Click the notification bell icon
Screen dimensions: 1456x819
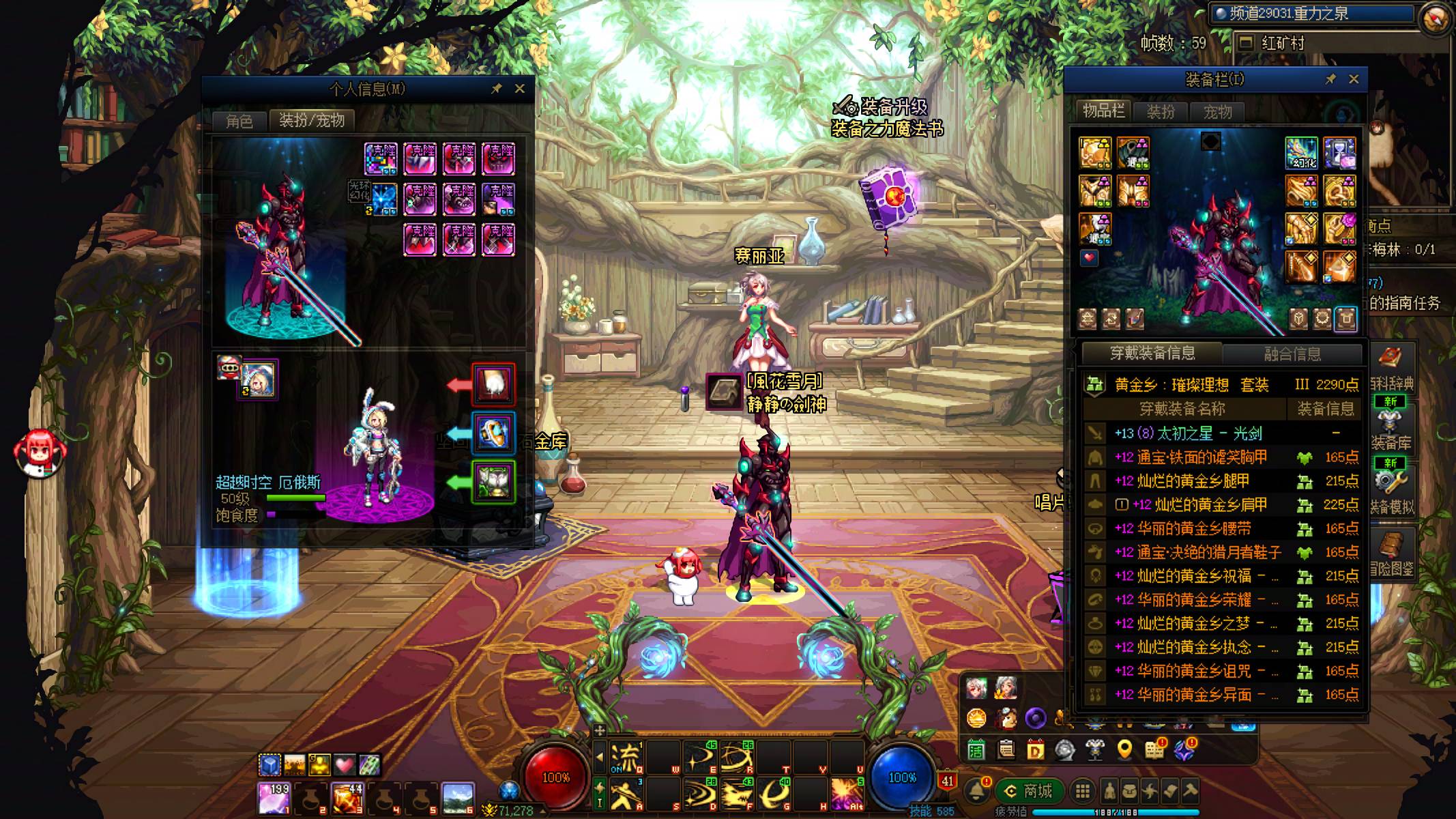pos(977,791)
